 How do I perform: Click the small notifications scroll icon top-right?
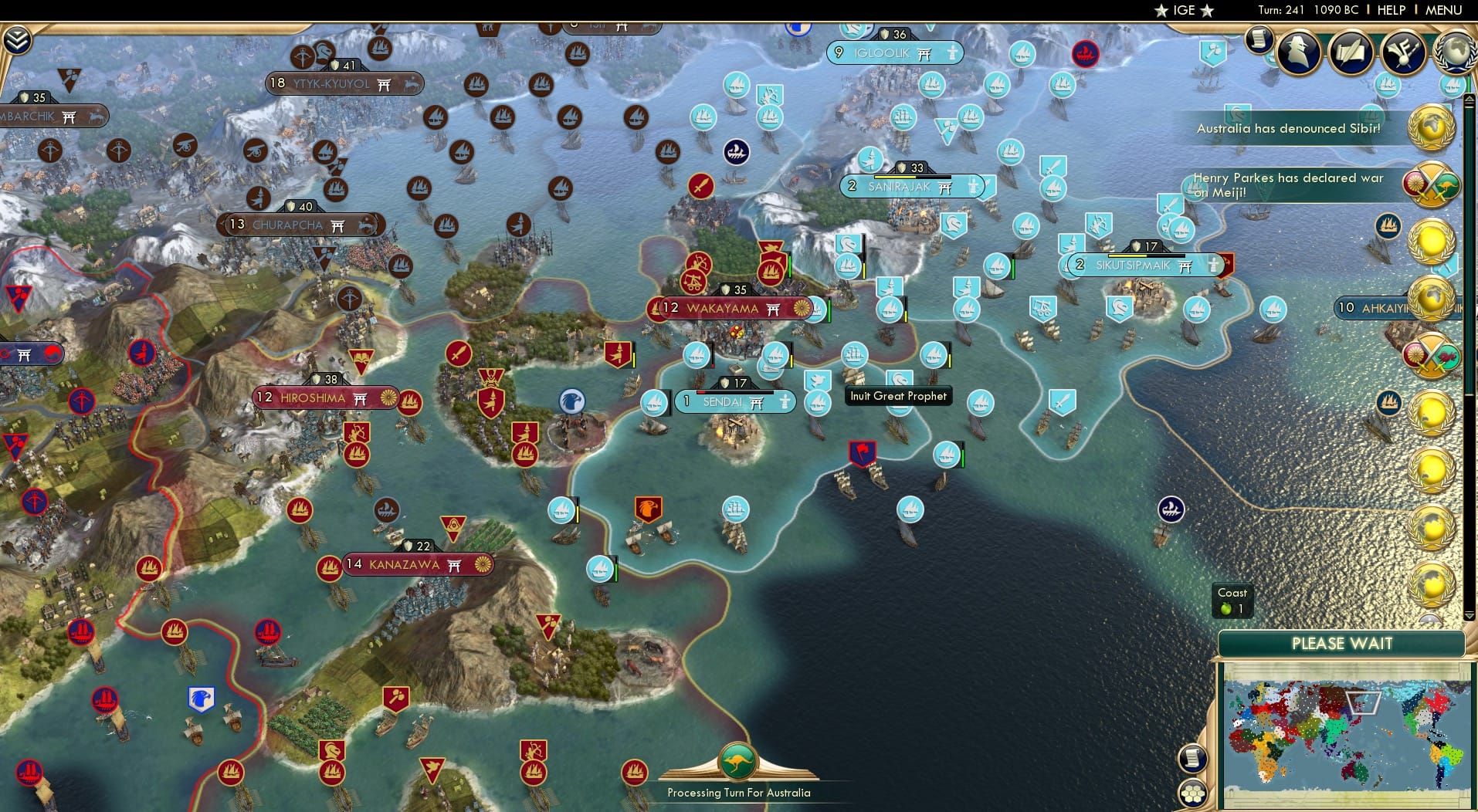pyautogui.click(x=1259, y=39)
